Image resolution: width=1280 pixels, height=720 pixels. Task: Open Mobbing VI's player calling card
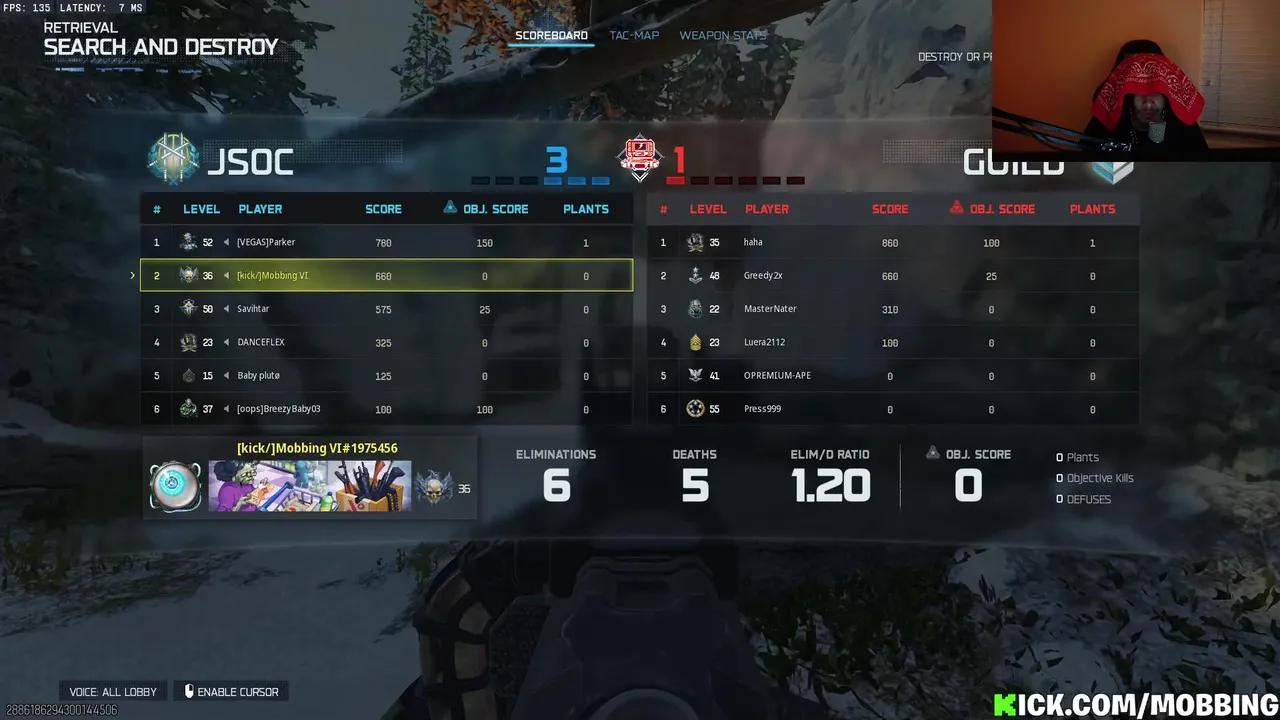tap(309, 486)
